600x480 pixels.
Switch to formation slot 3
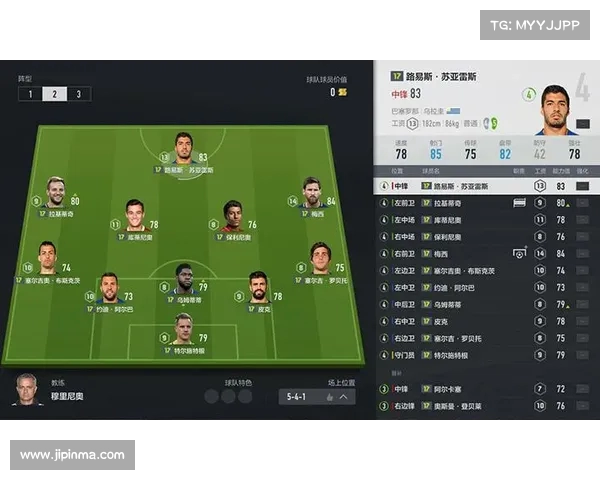coord(78,94)
